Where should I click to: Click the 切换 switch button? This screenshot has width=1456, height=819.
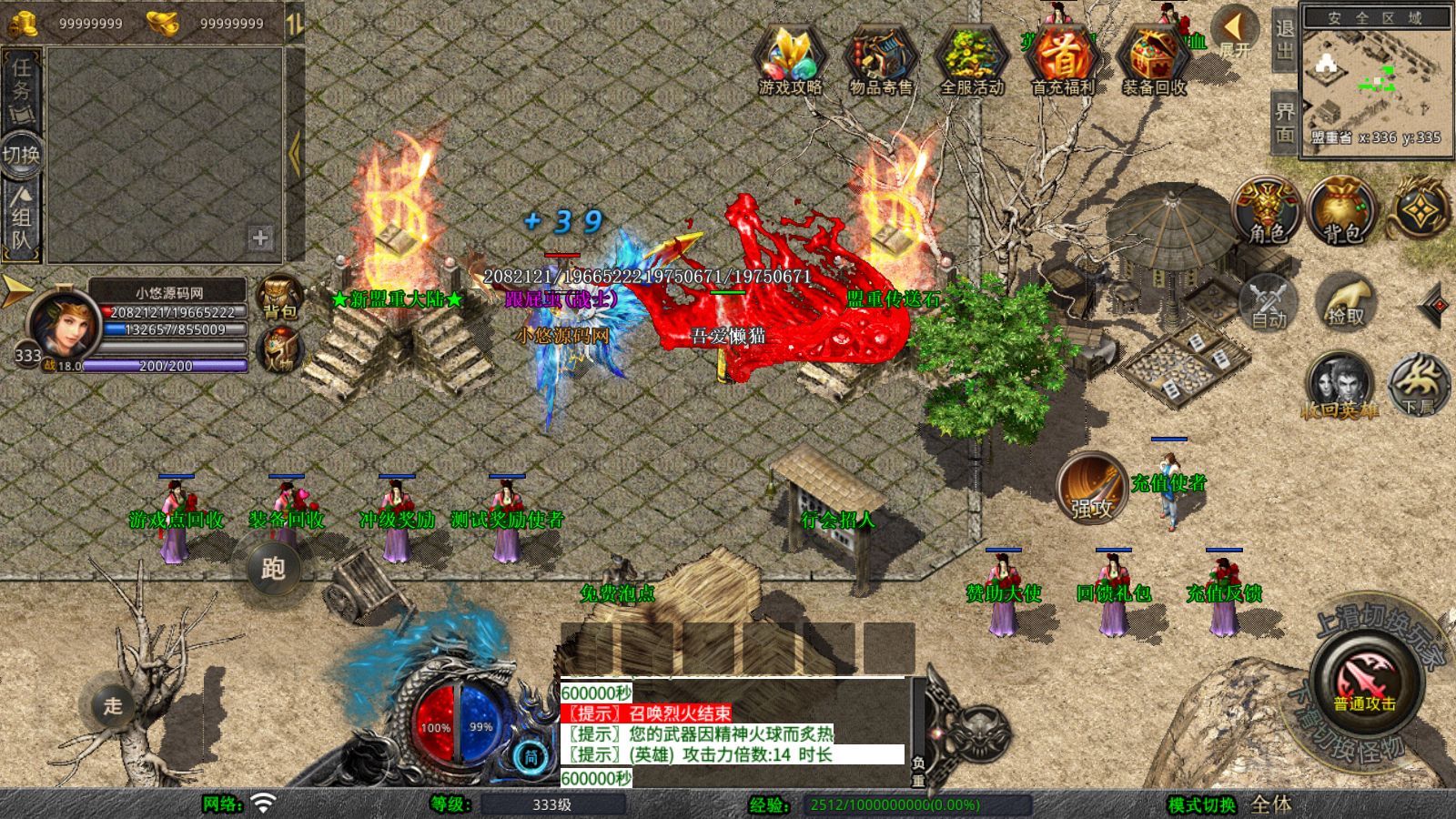[21, 154]
